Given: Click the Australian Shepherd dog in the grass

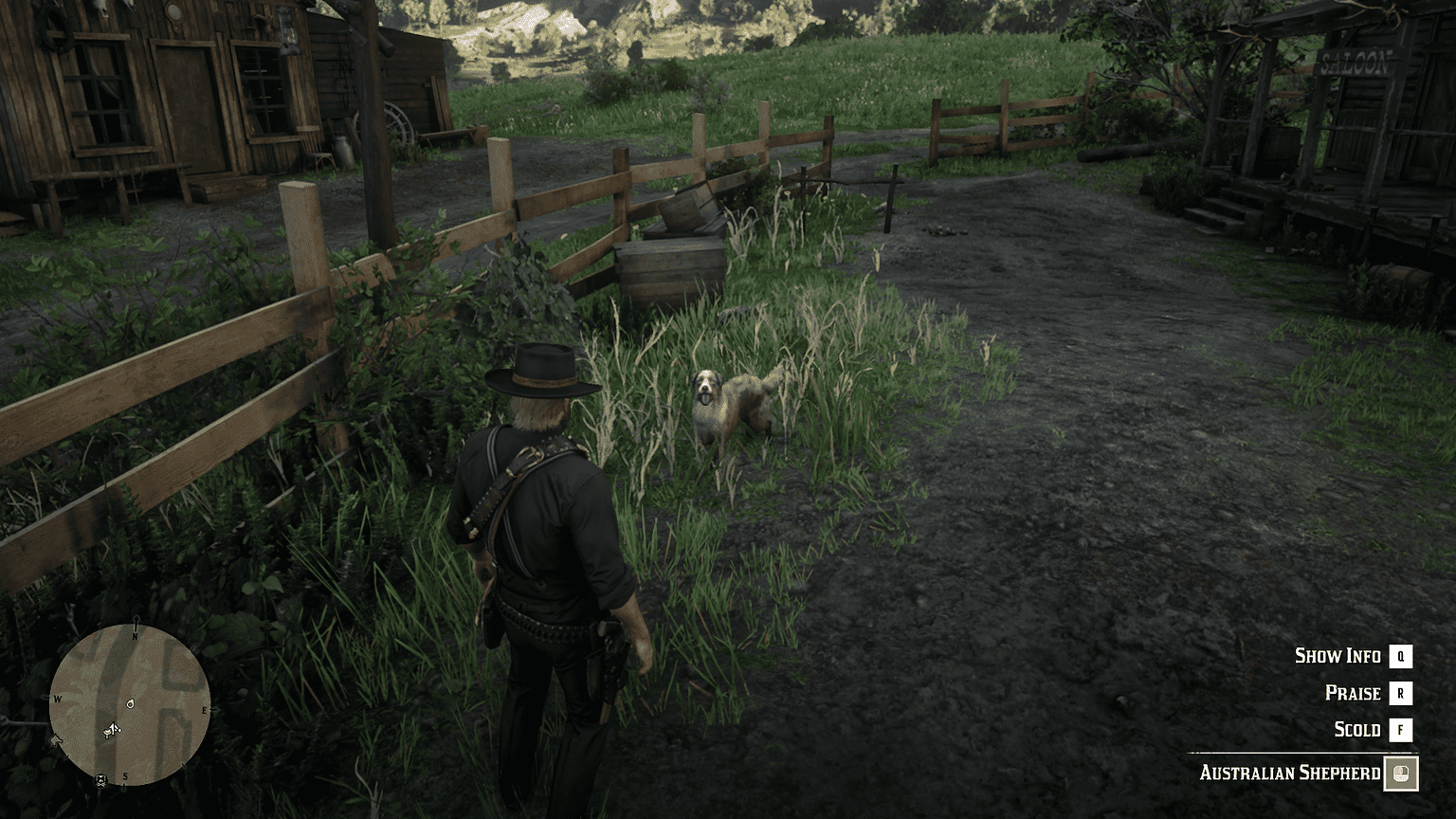Looking at the screenshot, I should tap(725, 403).
